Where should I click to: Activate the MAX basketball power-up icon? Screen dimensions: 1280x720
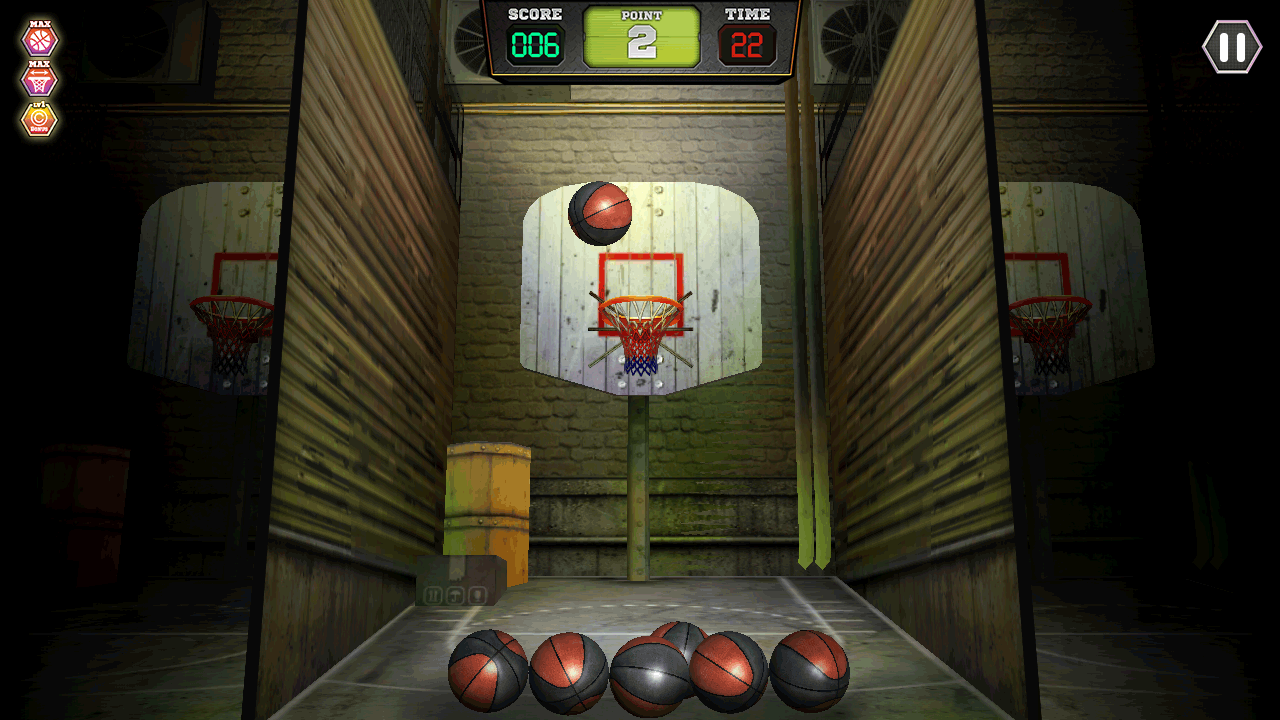click(x=40, y=41)
